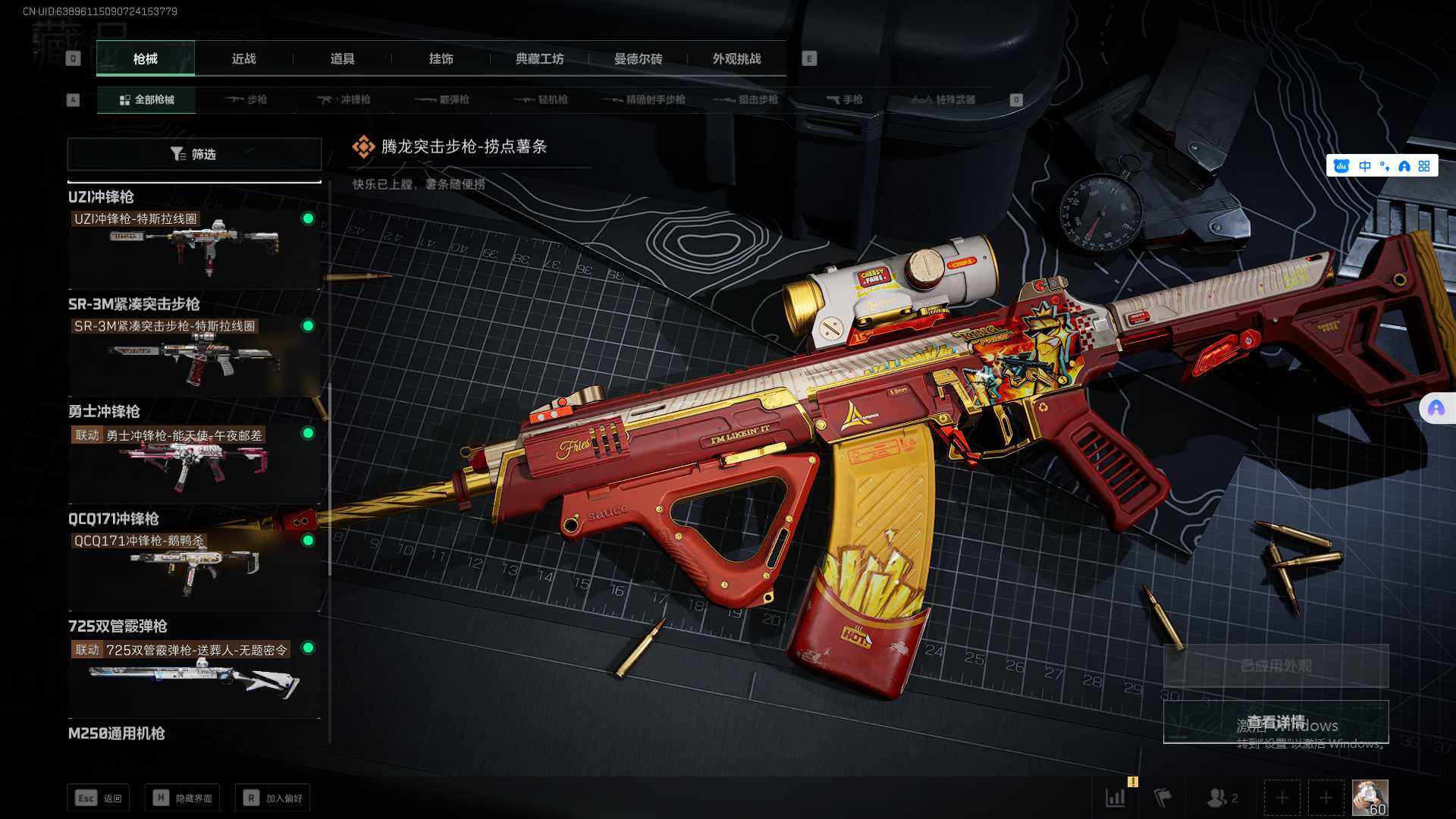Show only 手枪 pistols
Screen dimensions: 1456x819
[x=844, y=99]
